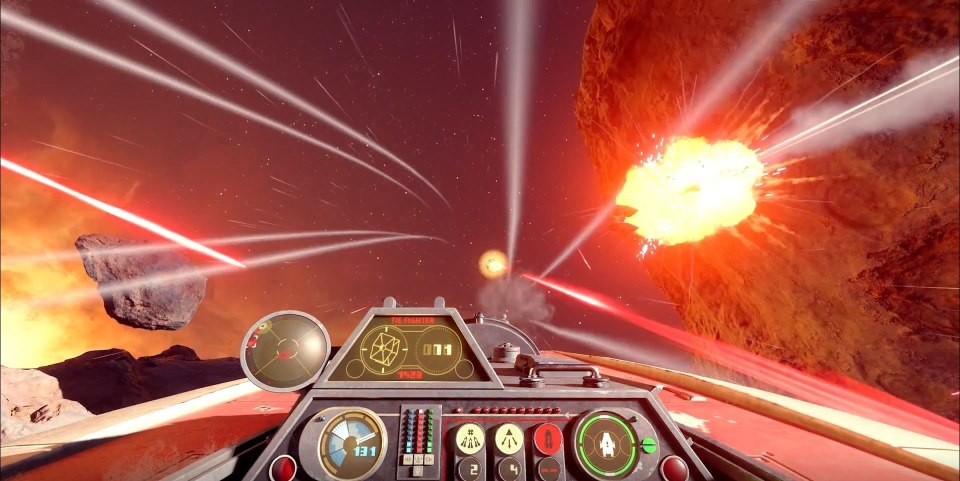Toggle the small green button beside shield display
This screenshot has width=960, height=481.
tap(648, 445)
